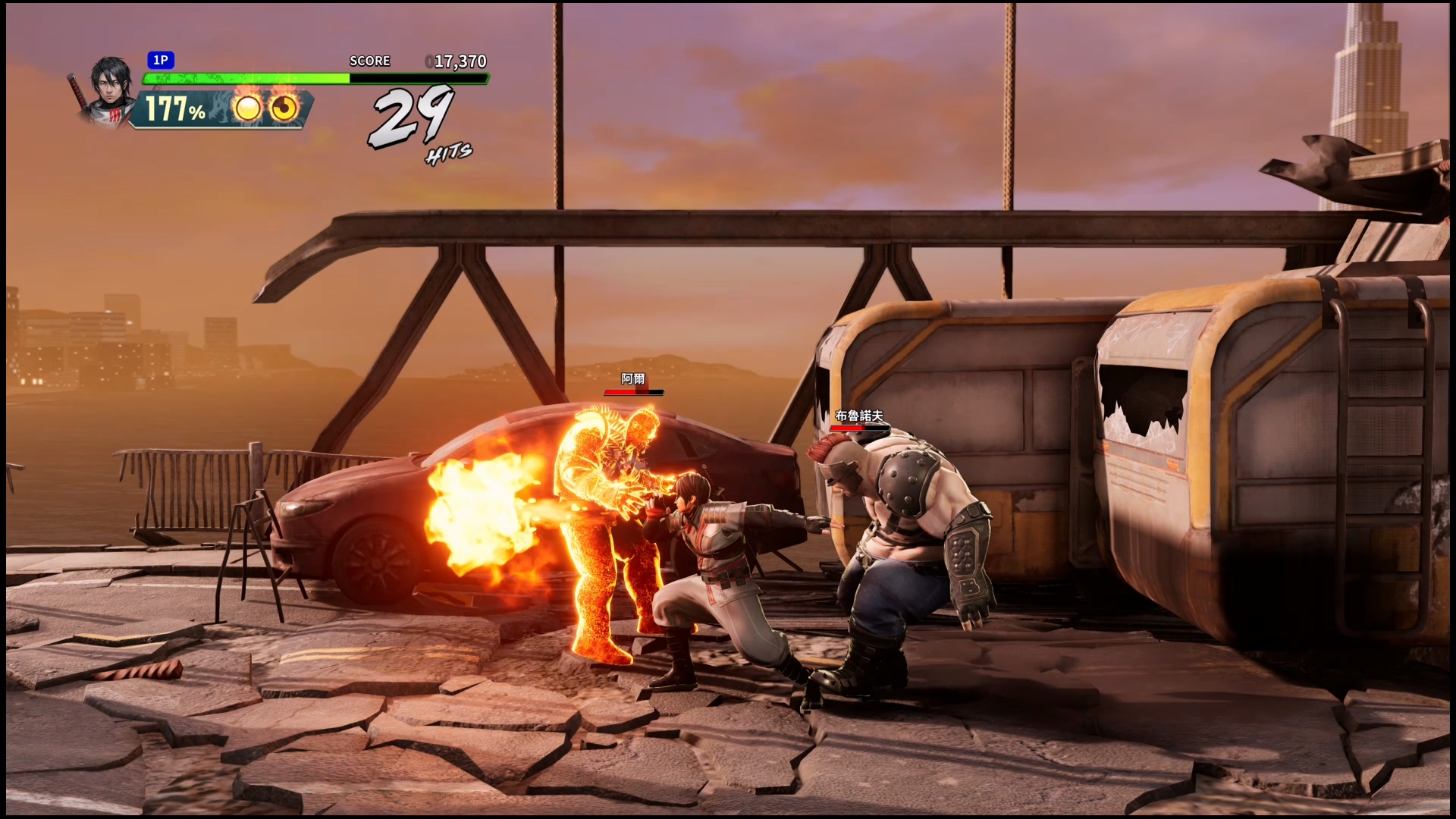The width and height of the screenshot is (1456, 819).
Task: Click the player character portrait
Action: point(107,89)
